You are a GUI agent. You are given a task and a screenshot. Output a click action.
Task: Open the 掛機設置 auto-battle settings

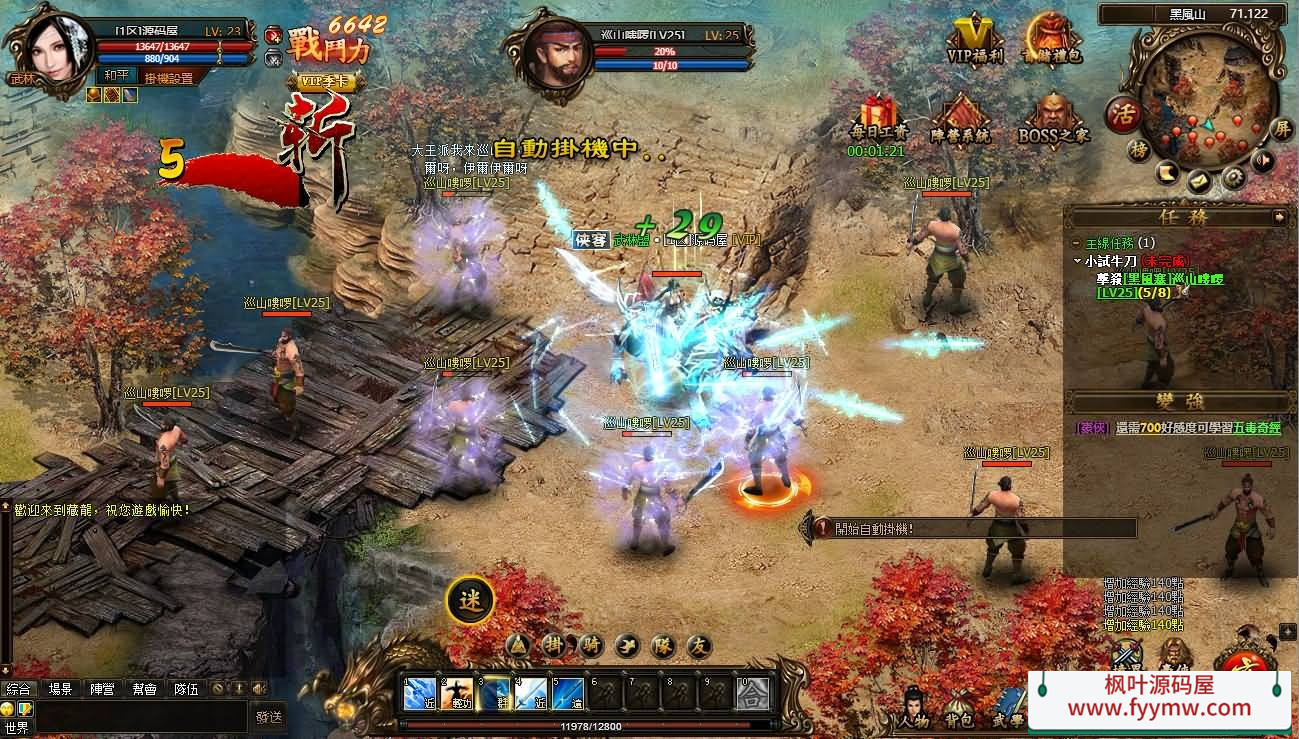click(x=168, y=78)
